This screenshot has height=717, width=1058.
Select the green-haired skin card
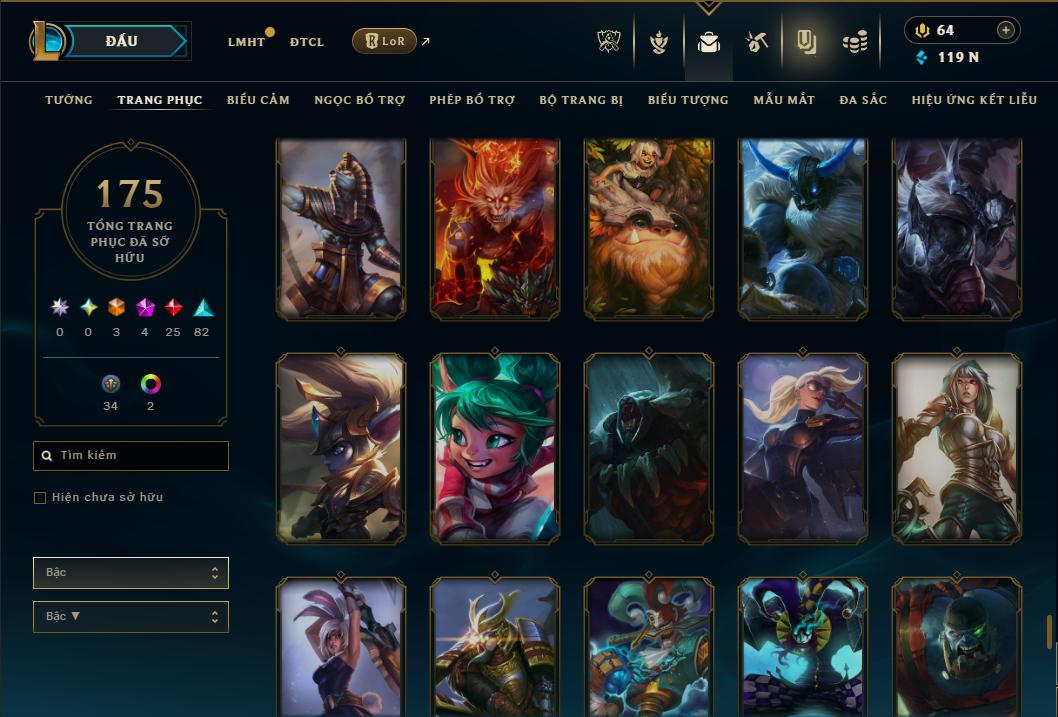tap(495, 448)
